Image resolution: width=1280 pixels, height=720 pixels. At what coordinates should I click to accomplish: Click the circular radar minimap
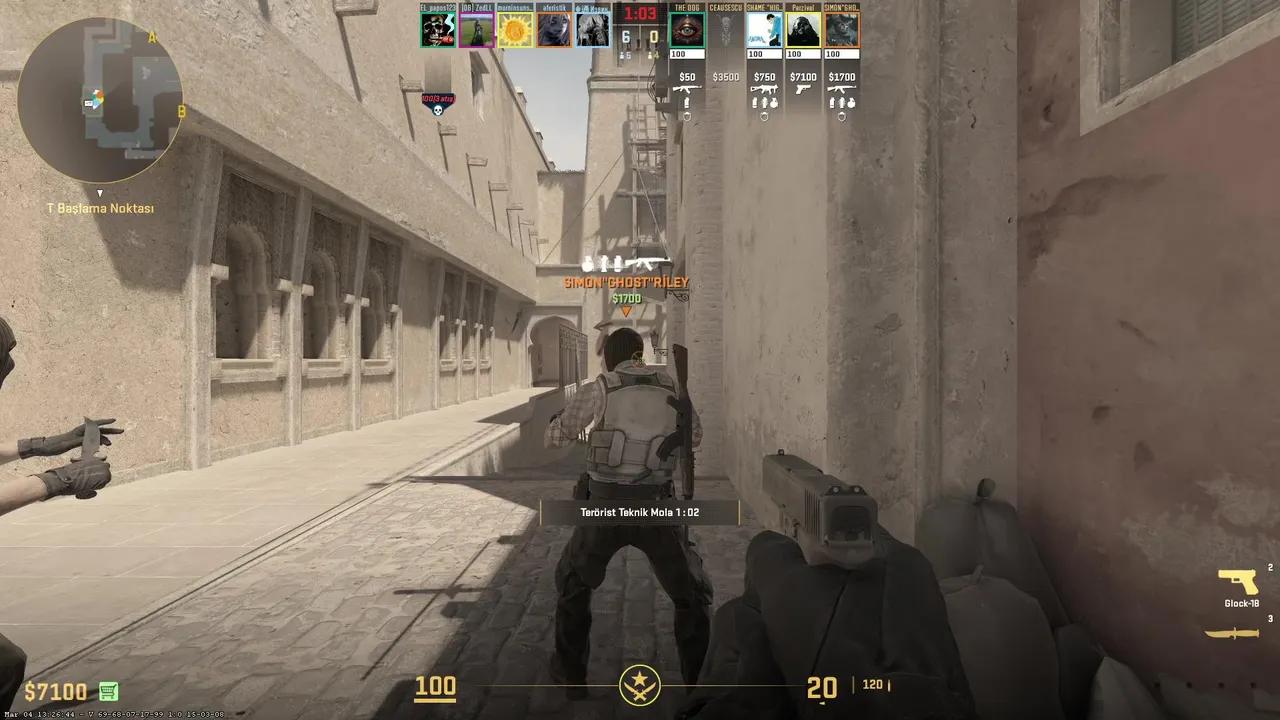click(x=100, y=100)
